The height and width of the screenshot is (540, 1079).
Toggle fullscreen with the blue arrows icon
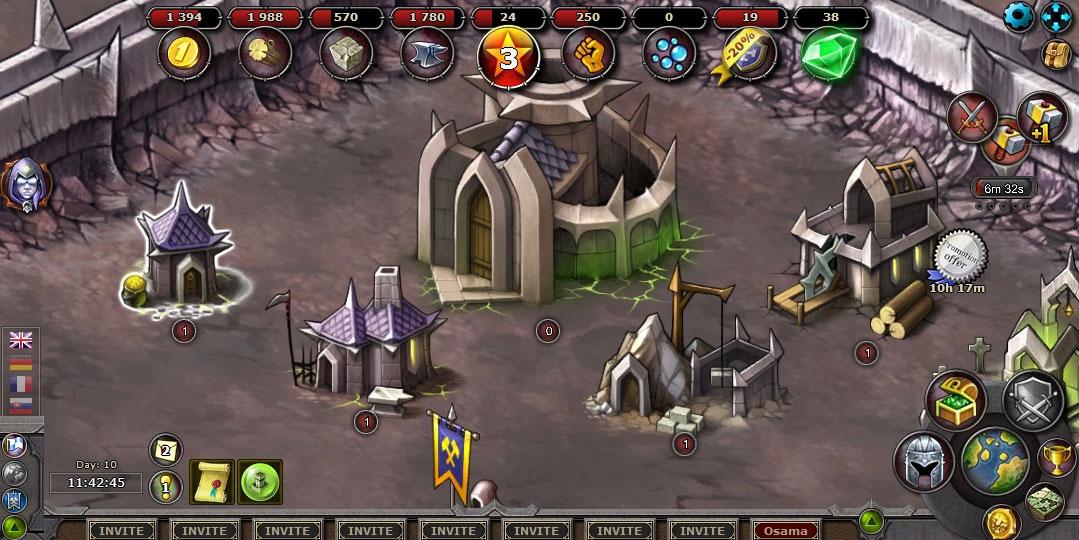coord(1055,16)
